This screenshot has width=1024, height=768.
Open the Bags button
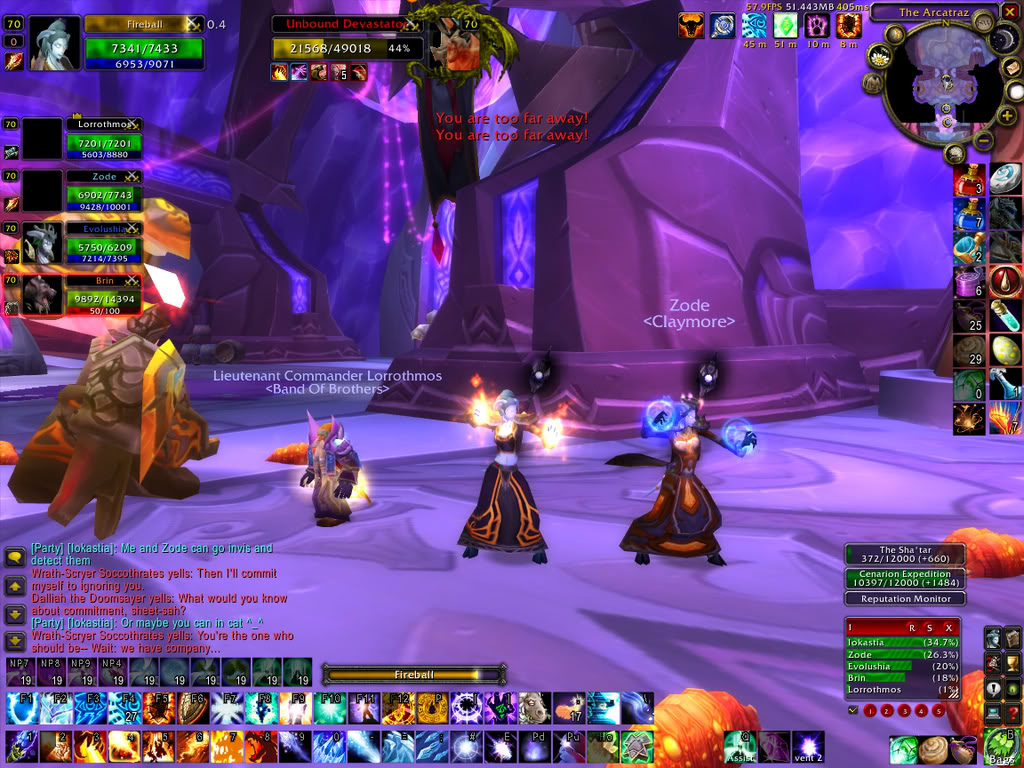click(1001, 747)
